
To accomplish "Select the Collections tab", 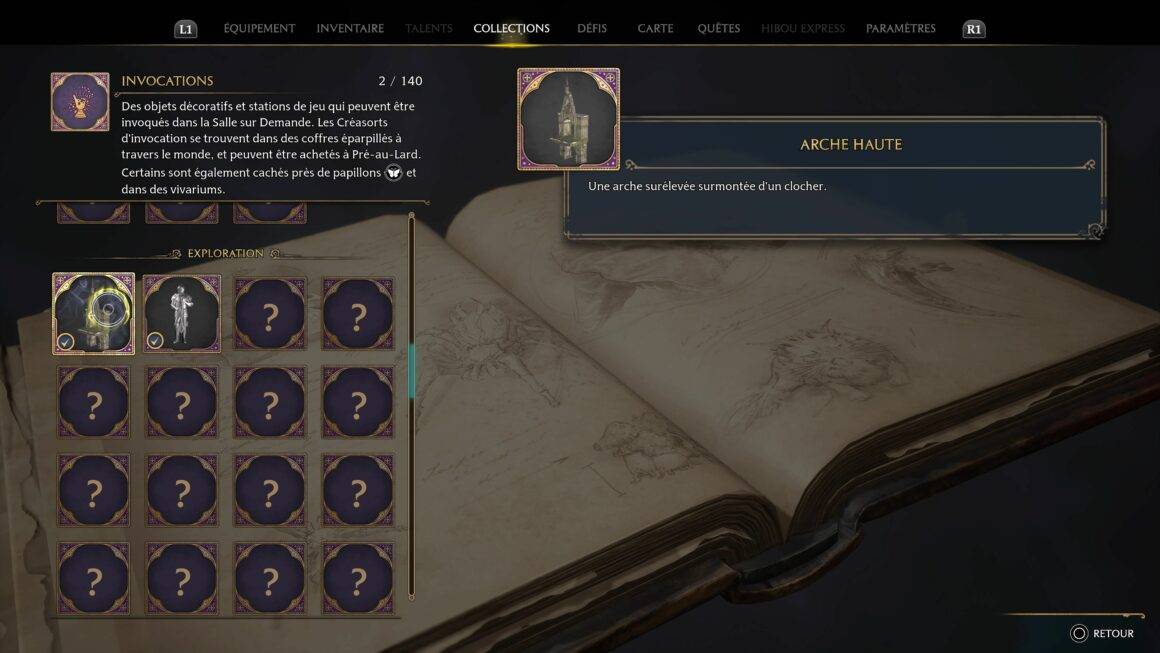I will click(511, 28).
